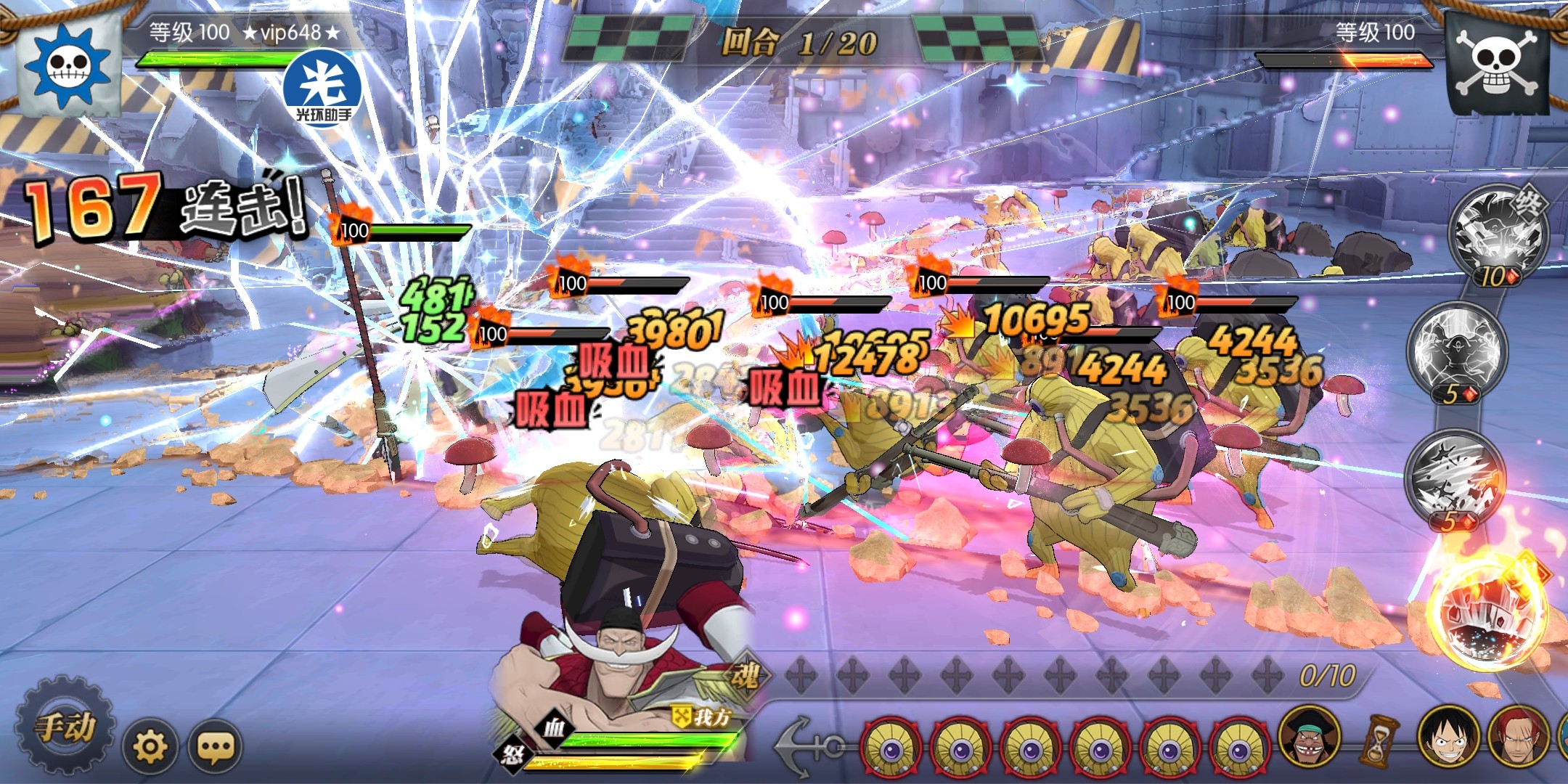Open the 光环助手 overlay assistant
The width and height of the screenshot is (1568, 784).
[x=323, y=89]
